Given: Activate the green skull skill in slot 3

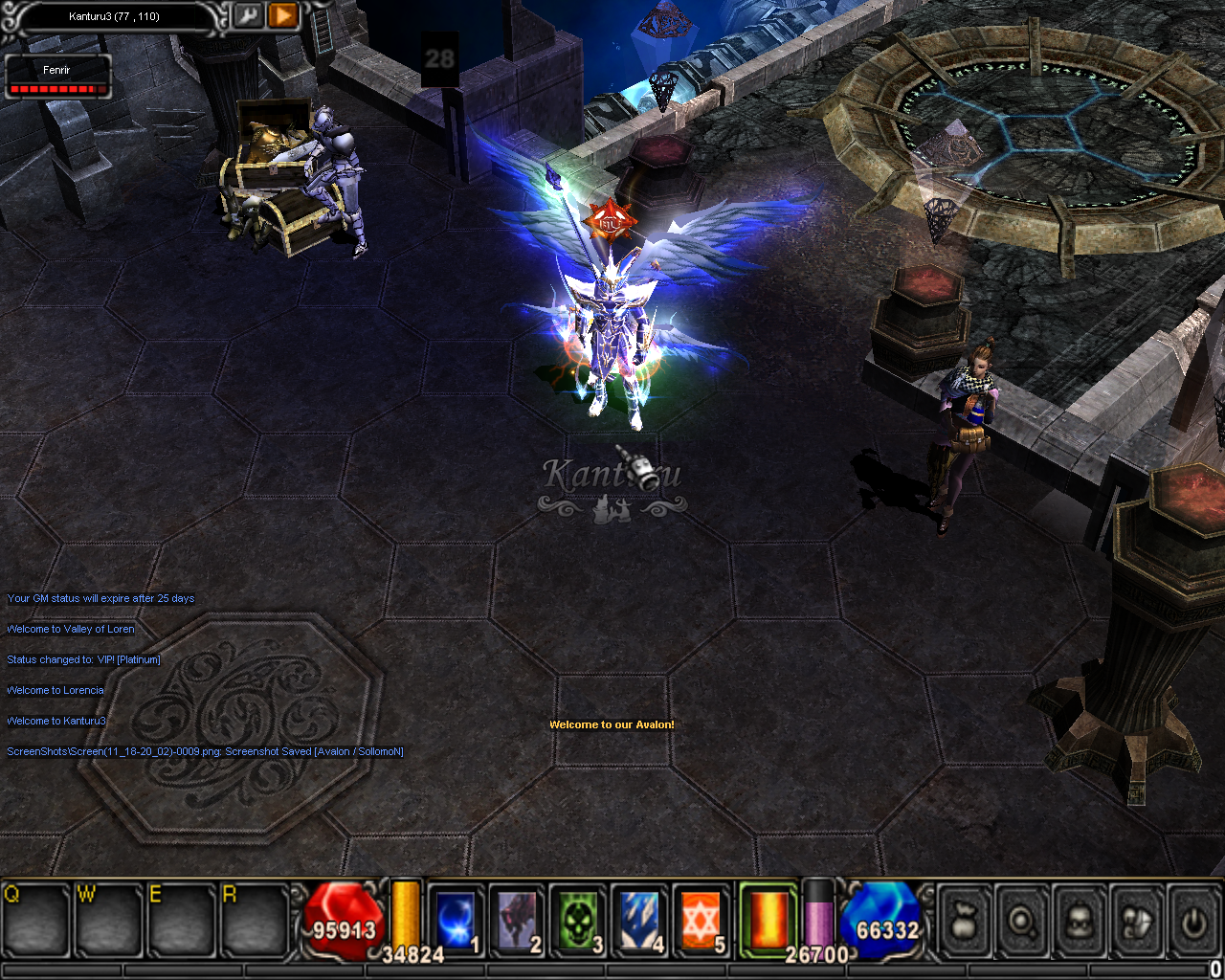Looking at the screenshot, I should [578, 920].
